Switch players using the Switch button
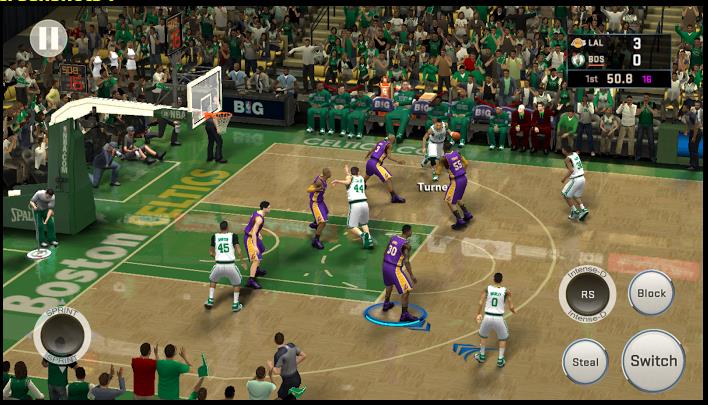 click(x=653, y=360)
